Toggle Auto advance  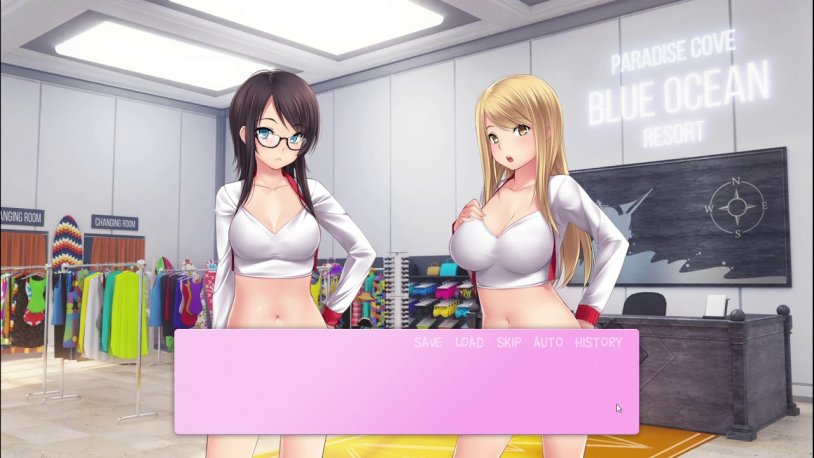coord(548,342)
